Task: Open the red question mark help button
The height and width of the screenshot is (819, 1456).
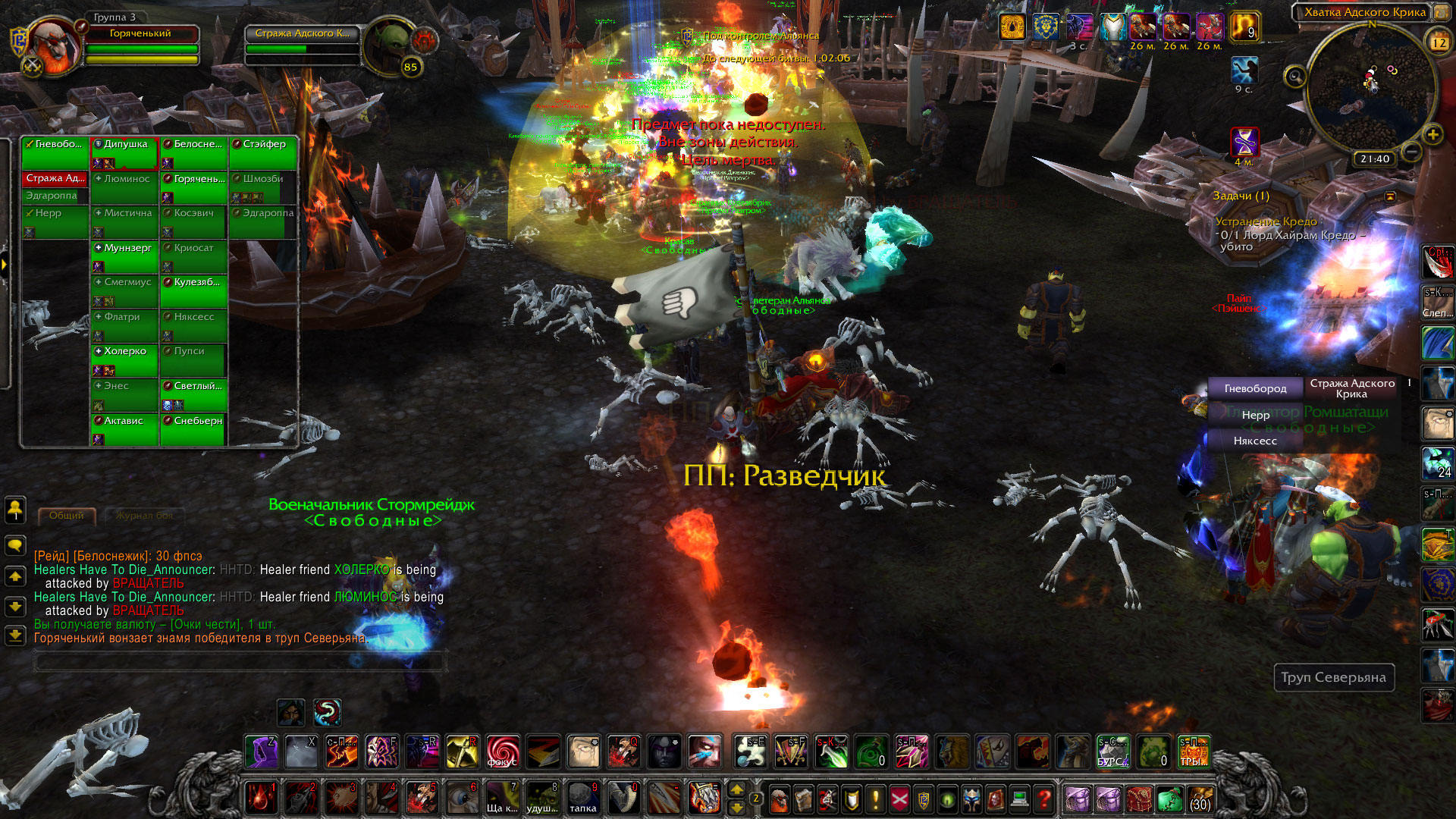Action: (1044, 799)
